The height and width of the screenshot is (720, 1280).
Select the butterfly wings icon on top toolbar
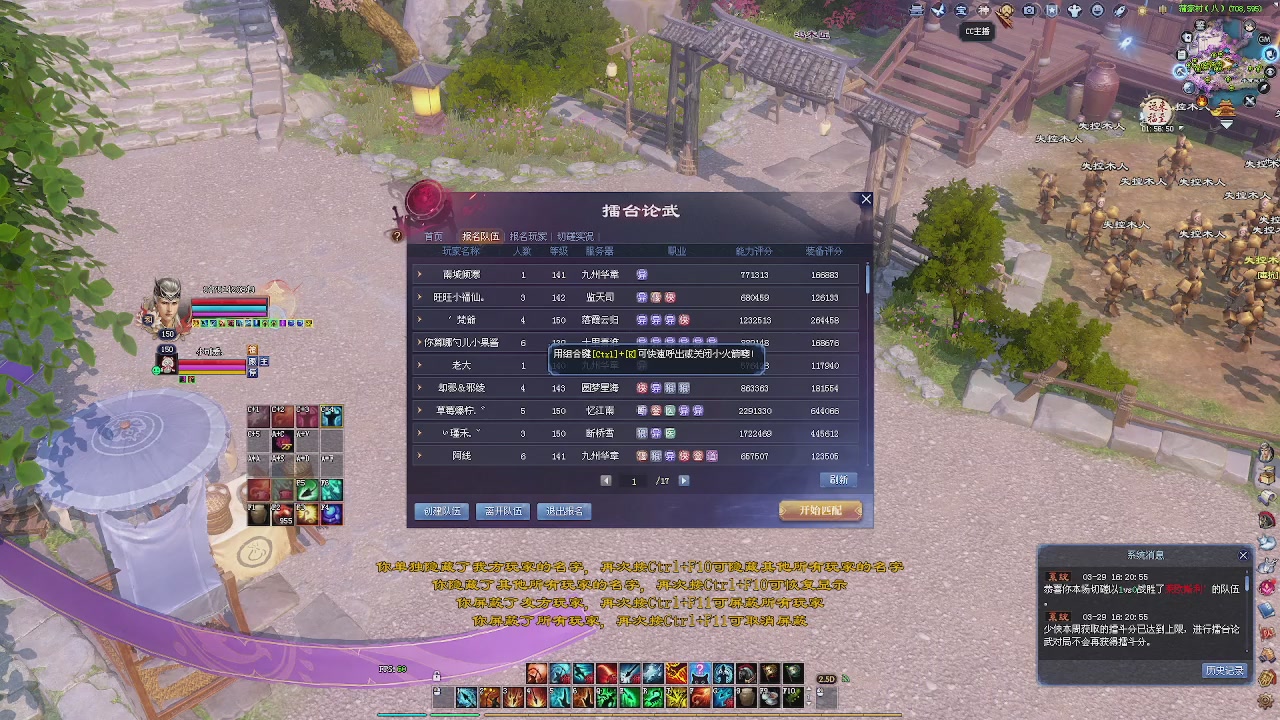click(938, 10)
